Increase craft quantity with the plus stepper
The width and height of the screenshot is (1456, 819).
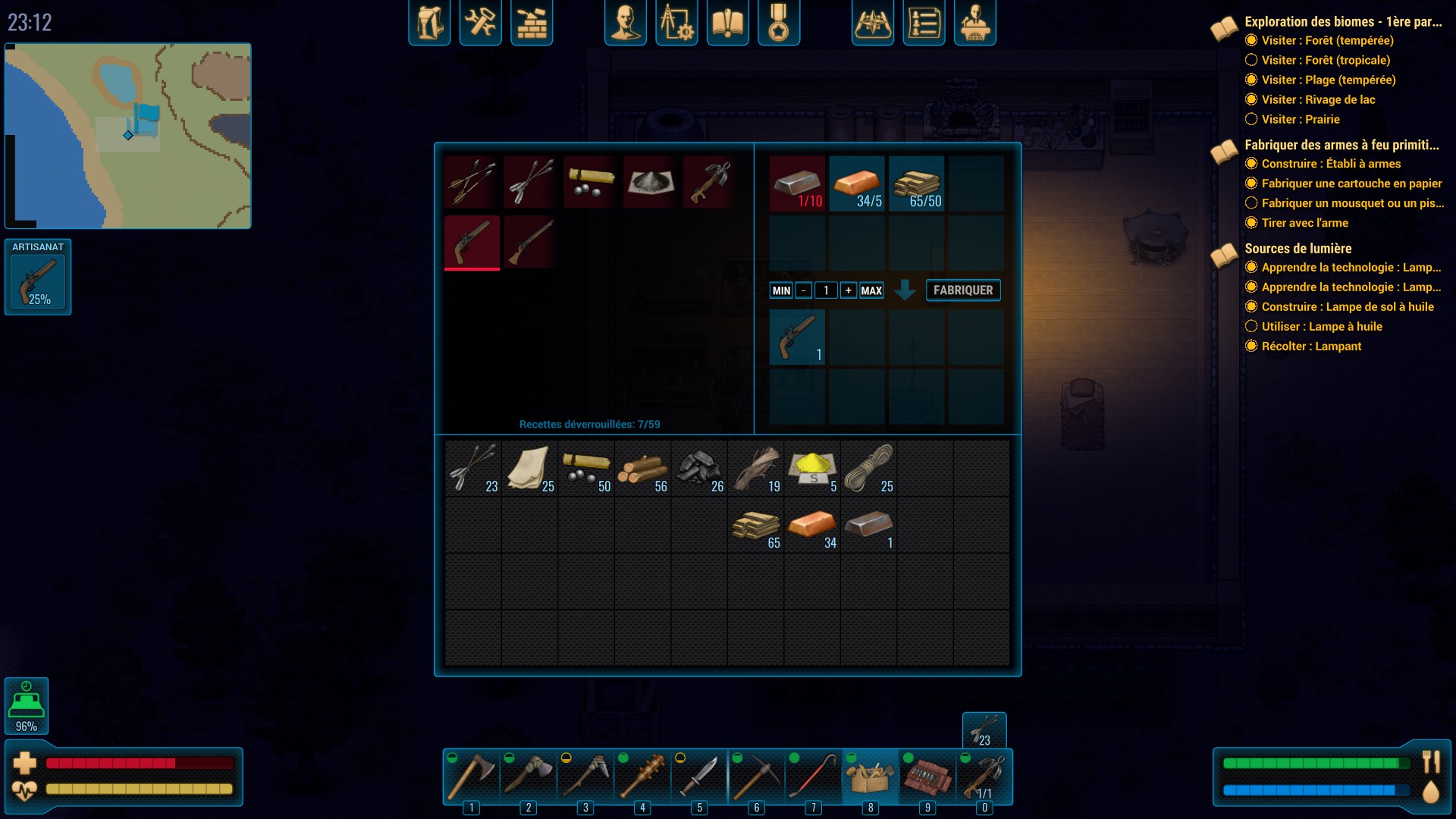click(849, 290)
